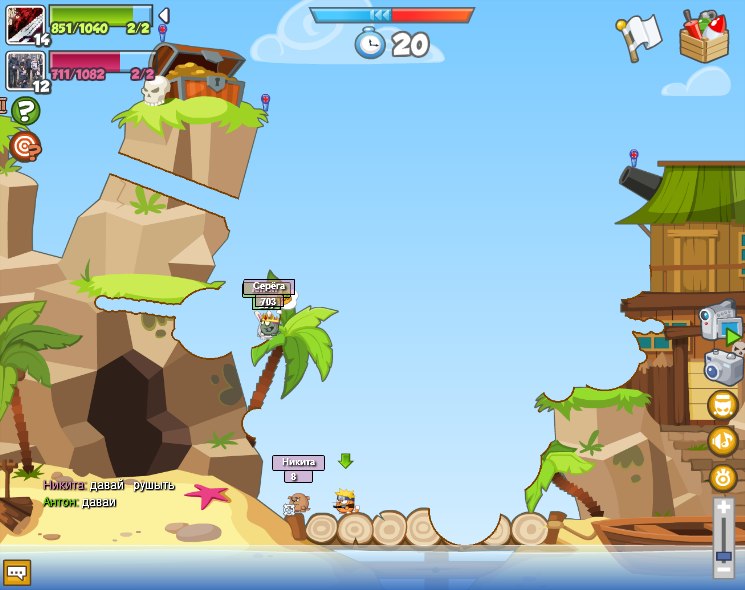Select the red team avatar portrait

[24, 24]
